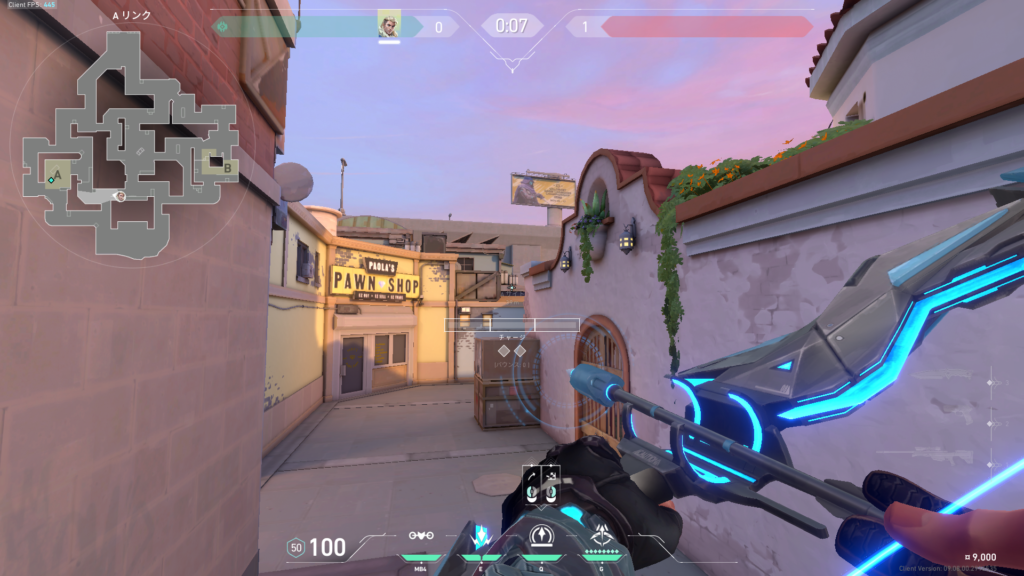Select the A site marker on minimap

tap(57, 175)
